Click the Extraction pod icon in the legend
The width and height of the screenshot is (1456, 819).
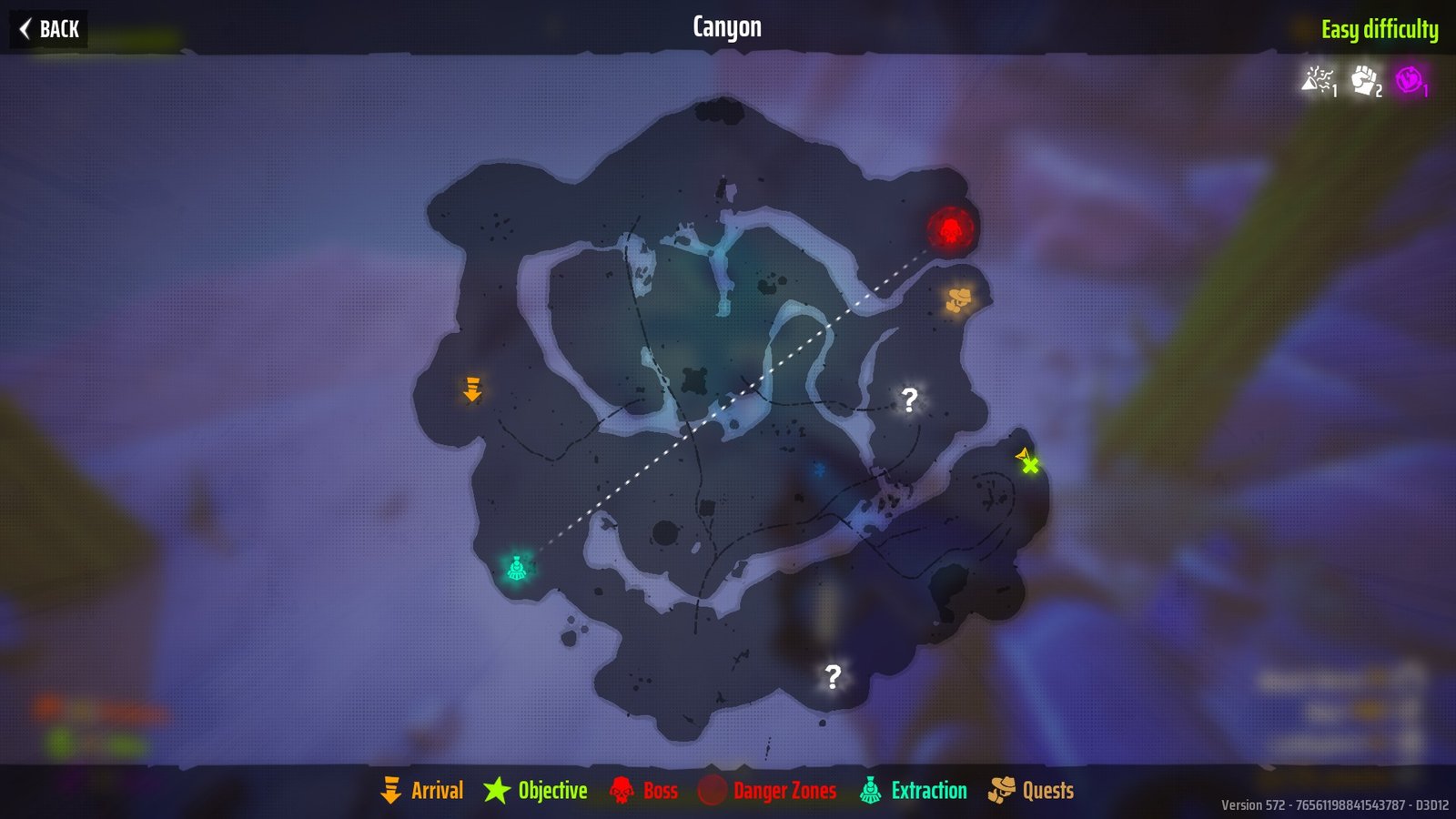click(x=869, y=790)
